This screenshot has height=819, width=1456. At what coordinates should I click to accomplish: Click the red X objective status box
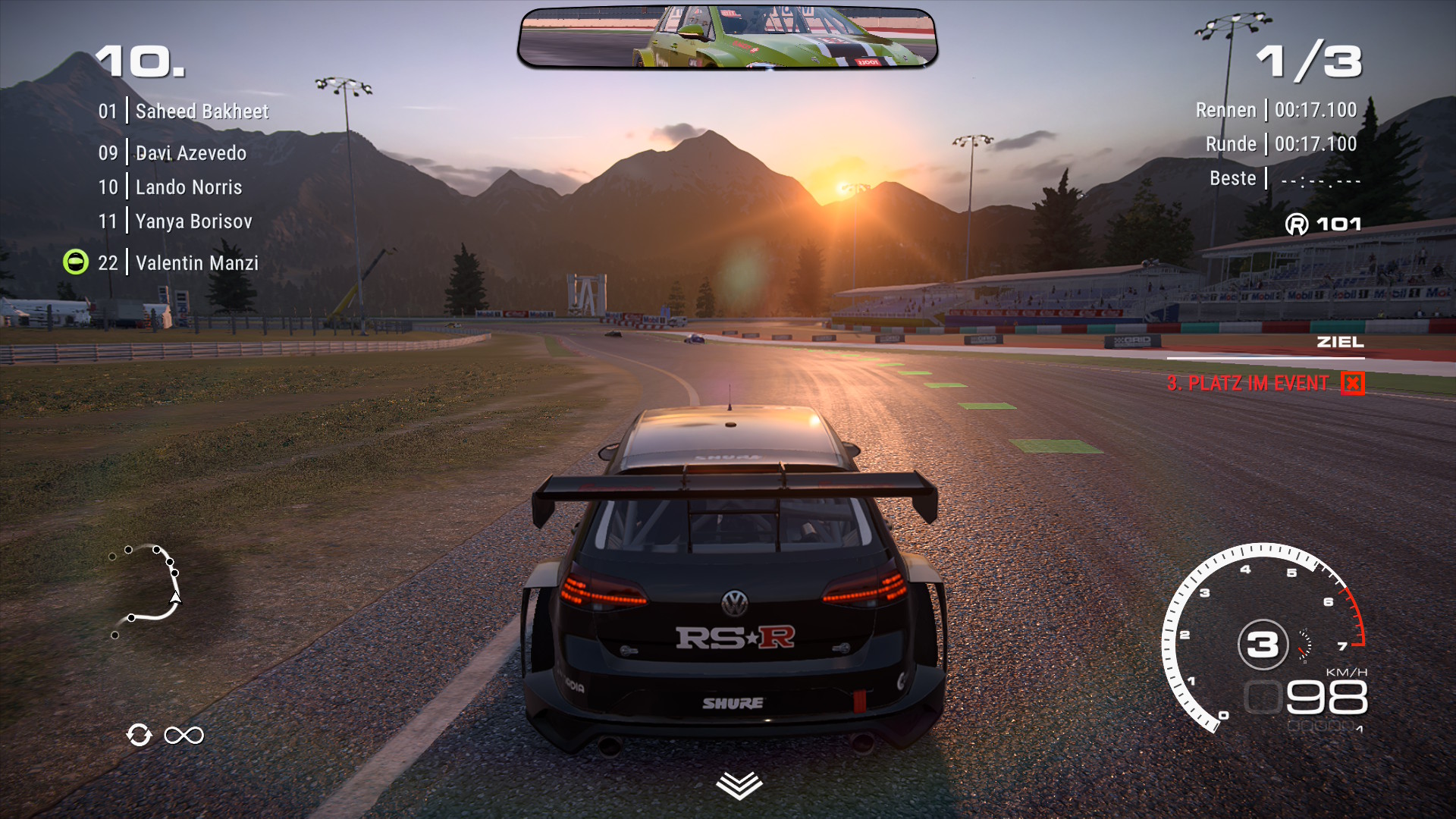click(1352, 384)
